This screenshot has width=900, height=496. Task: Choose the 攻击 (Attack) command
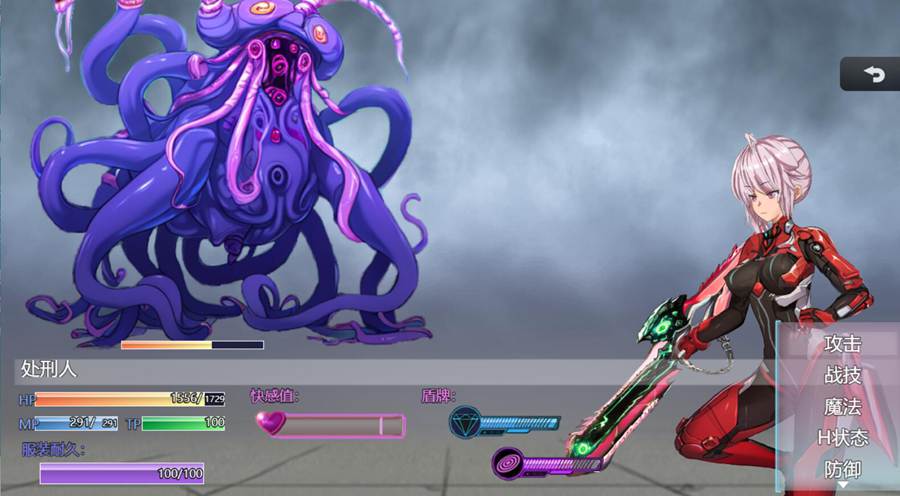(842, 343)
